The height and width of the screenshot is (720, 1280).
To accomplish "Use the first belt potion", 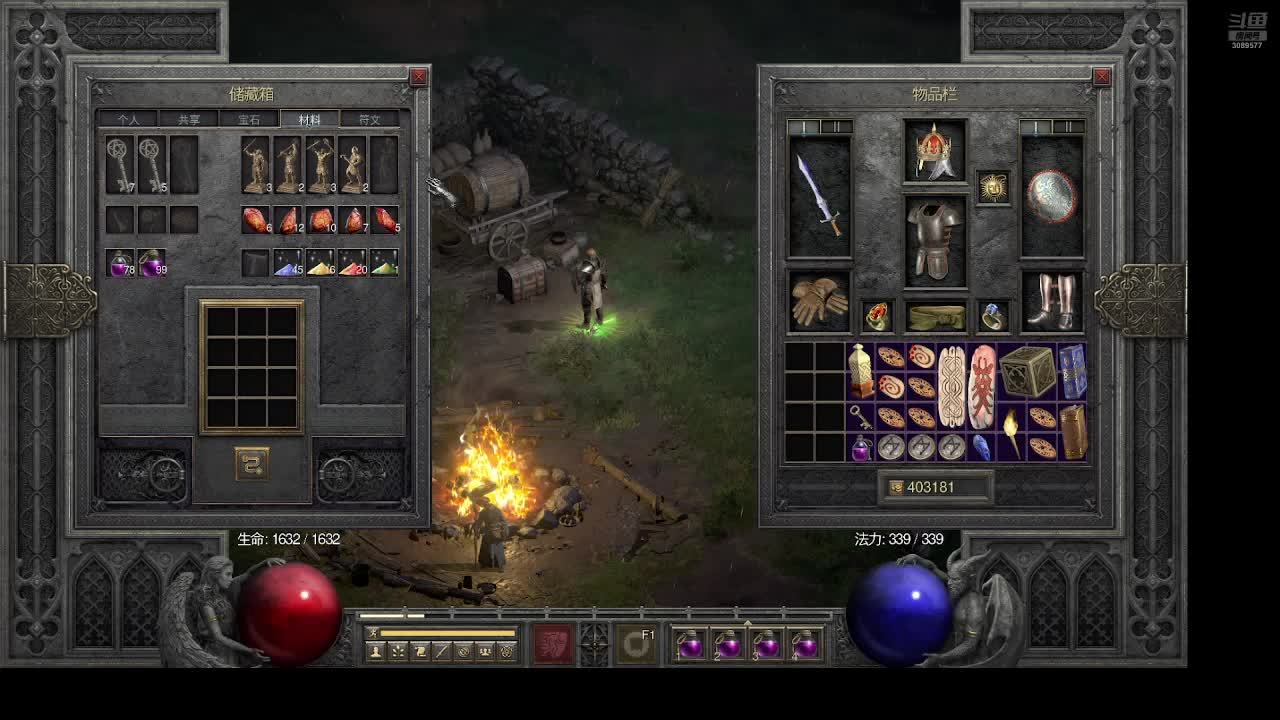I will (x=691, y=645).
